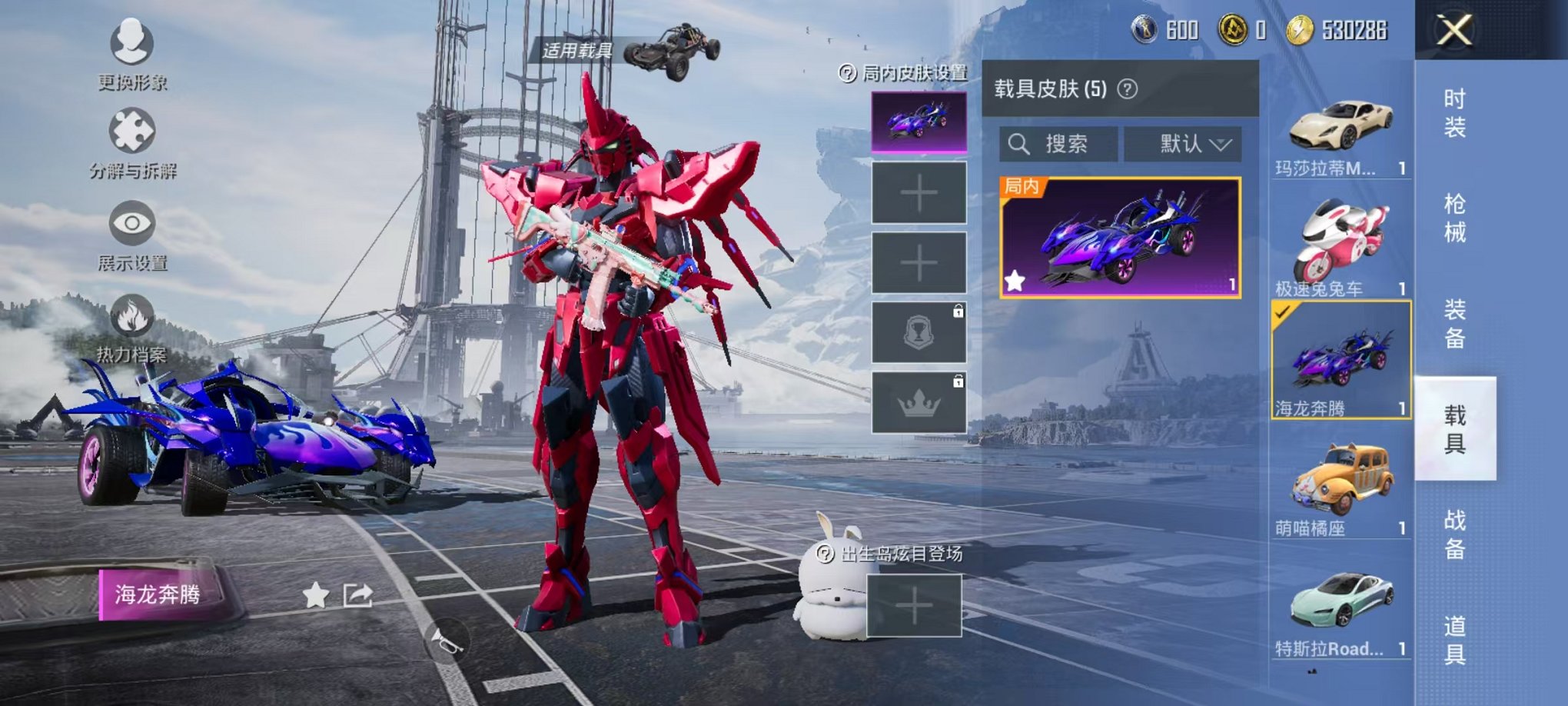Image resolution: width=1568 pixels, height=706 pixels.
Task: Click the 搜索 search field
Action: pyautogui.click(x=1059, y=144)
